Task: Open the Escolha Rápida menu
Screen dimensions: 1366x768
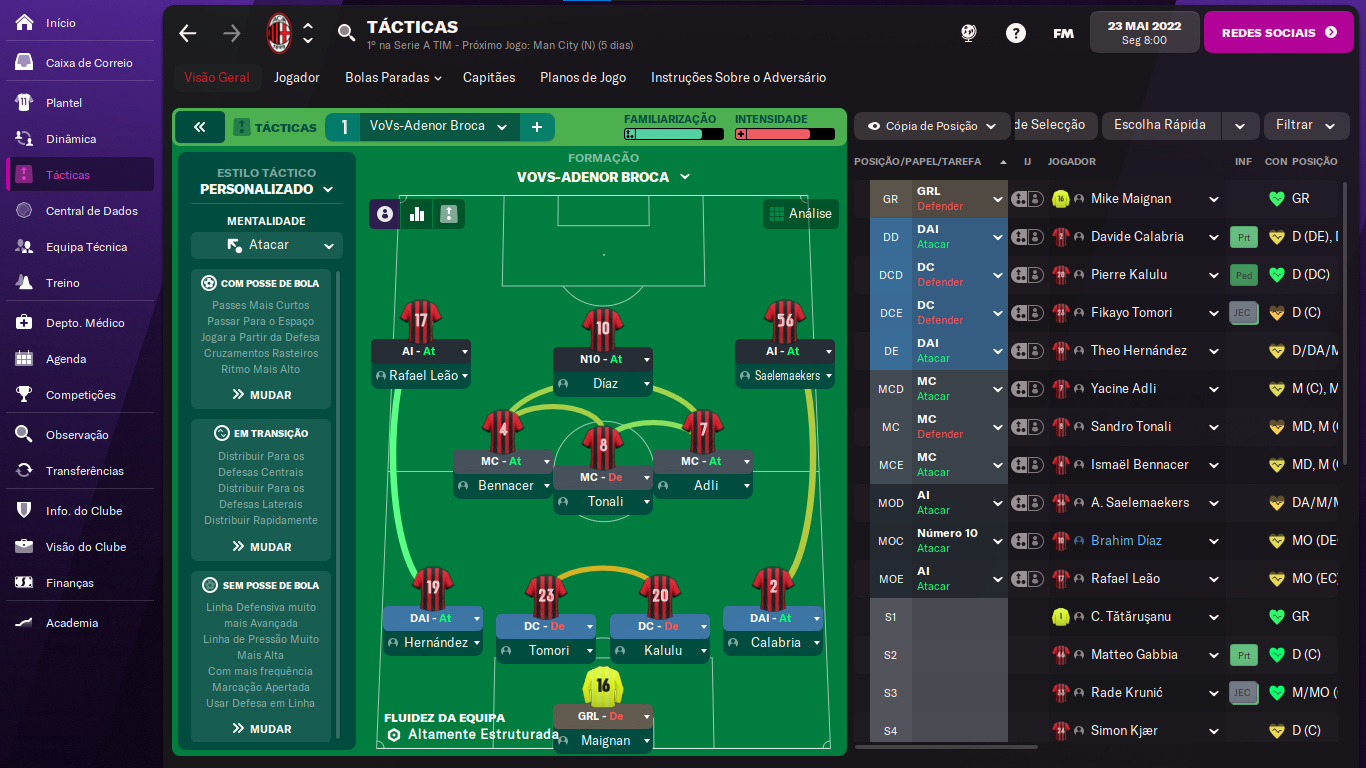Action: coord(1160,126)
